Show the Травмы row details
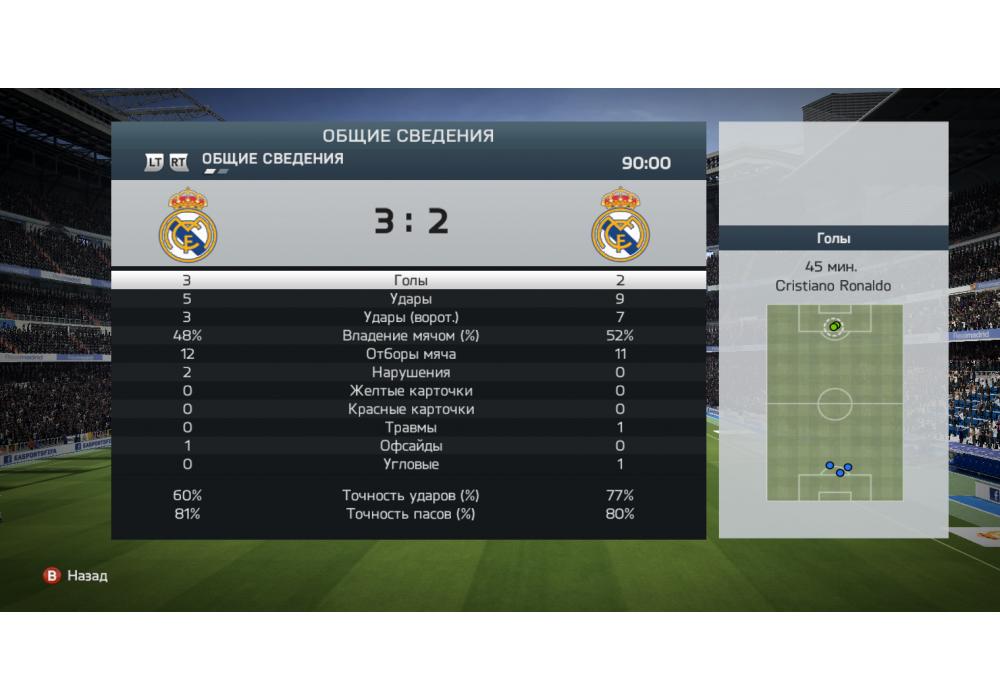 pyautogui.click(x=410, y=428)
